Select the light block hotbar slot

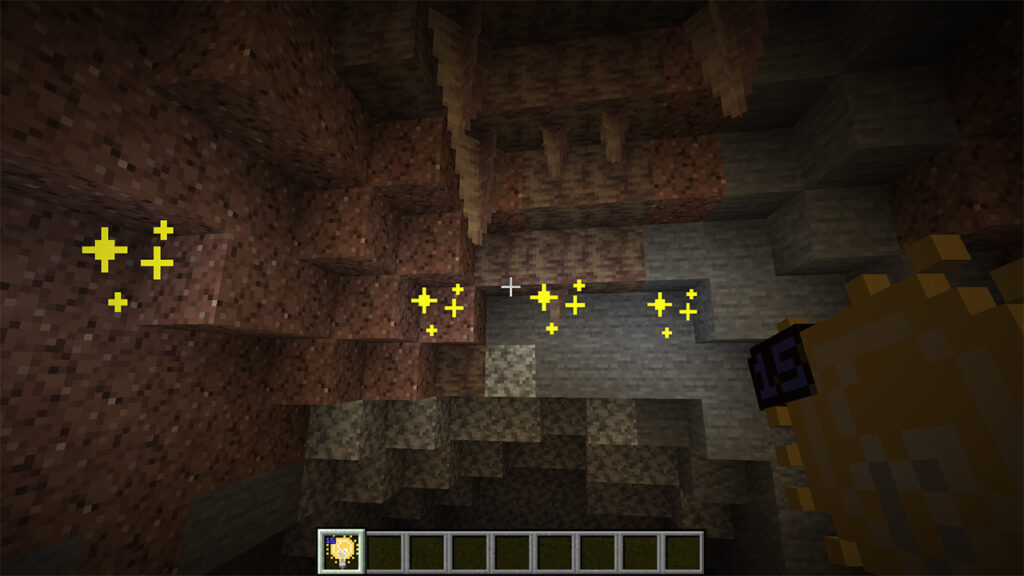coord(341,551)
